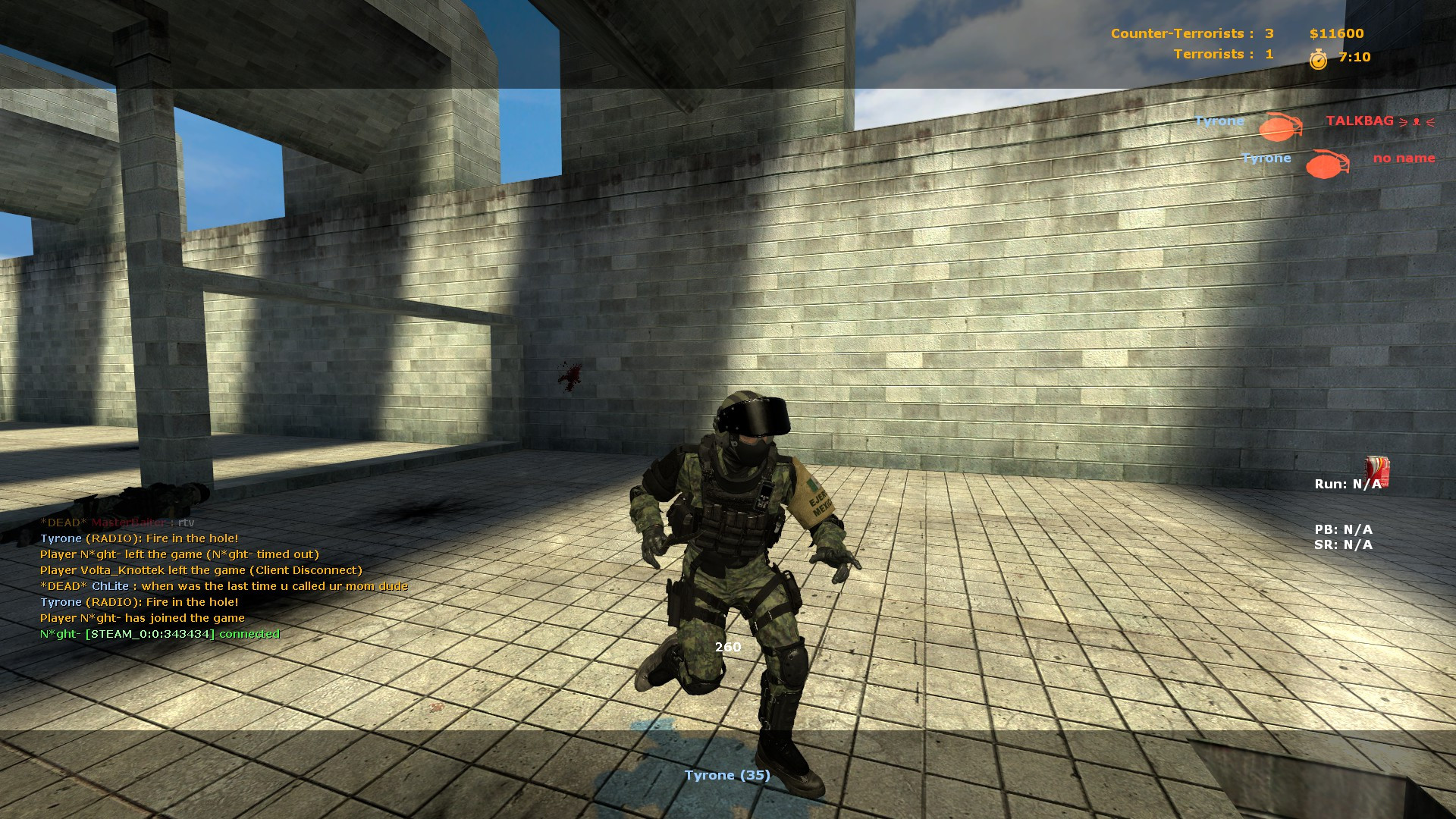Image resolution: width=1456 pixels, height=819 pixels.
Task: Click the headshot skull icon next to TALKBAG
Action: pos(1417,120)
